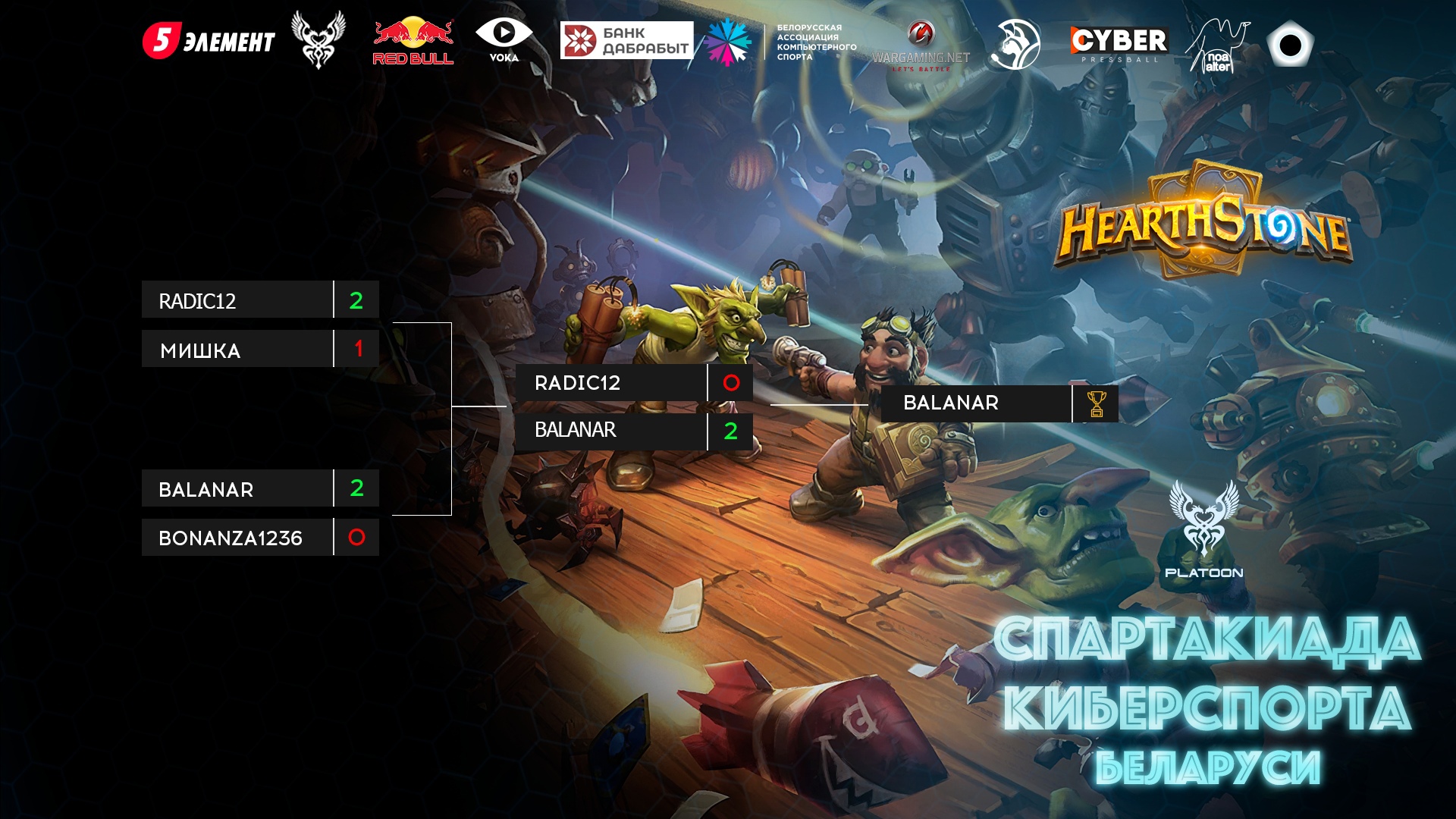Screen dimensions: 1456x819
Task: Click the gold trophy icon
Action: pyautogui.click(x=1097, y=404)
